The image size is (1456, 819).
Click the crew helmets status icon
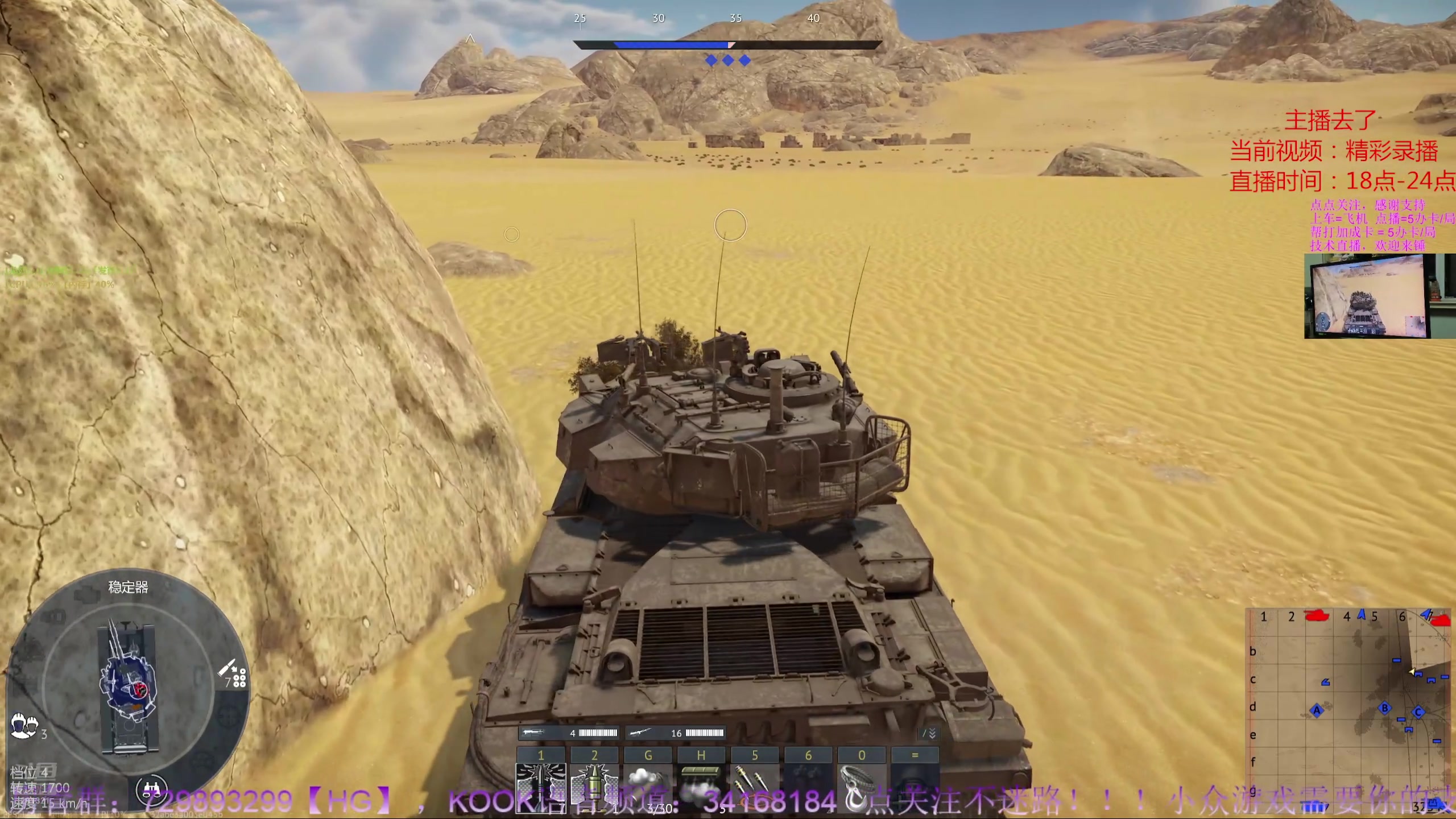pyautogui.click(x=24, y=726)
